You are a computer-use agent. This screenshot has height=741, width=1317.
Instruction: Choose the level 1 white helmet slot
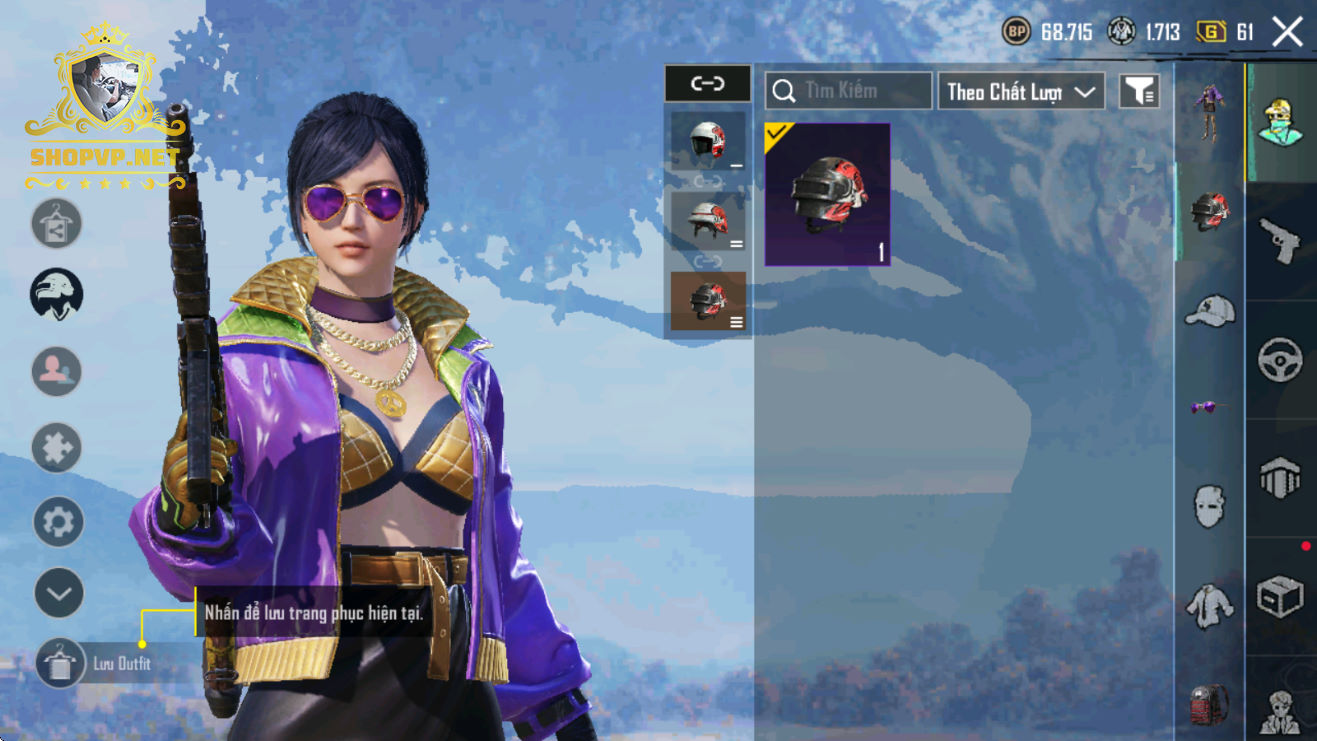click(707, 141)
